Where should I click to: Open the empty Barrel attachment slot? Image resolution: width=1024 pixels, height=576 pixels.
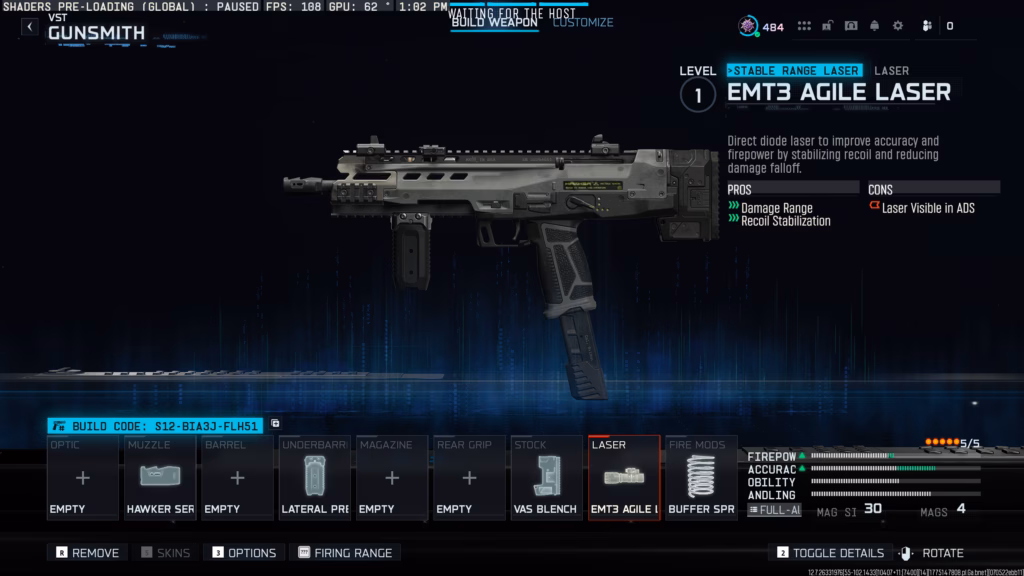[237, 478]
